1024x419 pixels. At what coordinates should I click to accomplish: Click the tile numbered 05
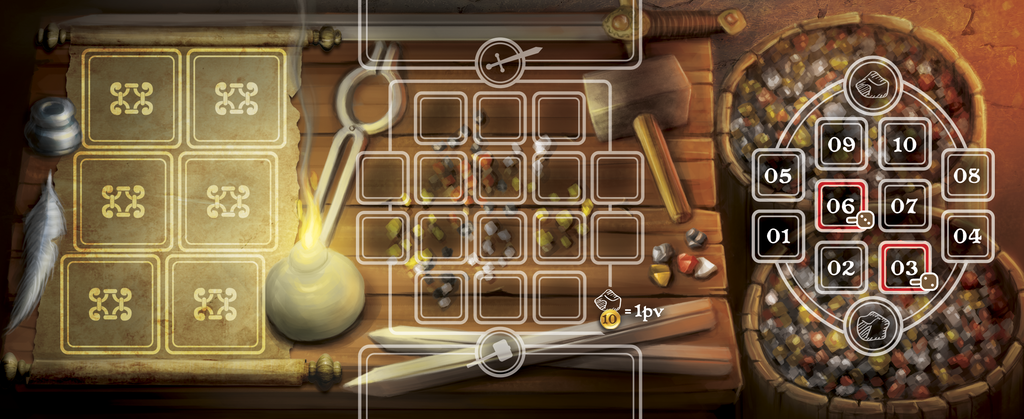[778, 175]
